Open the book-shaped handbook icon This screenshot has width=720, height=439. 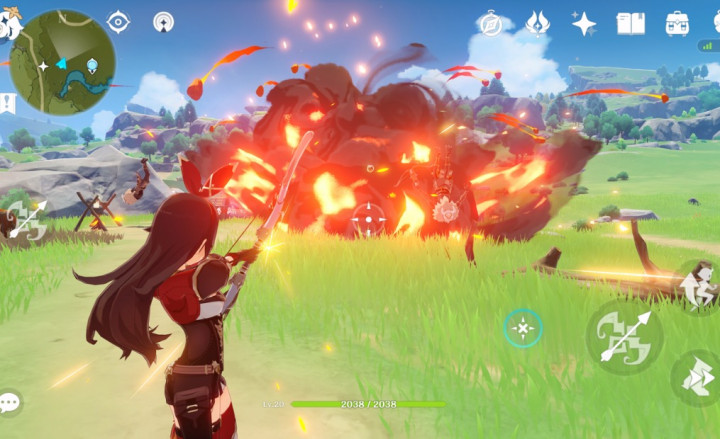tap(630, 23)
